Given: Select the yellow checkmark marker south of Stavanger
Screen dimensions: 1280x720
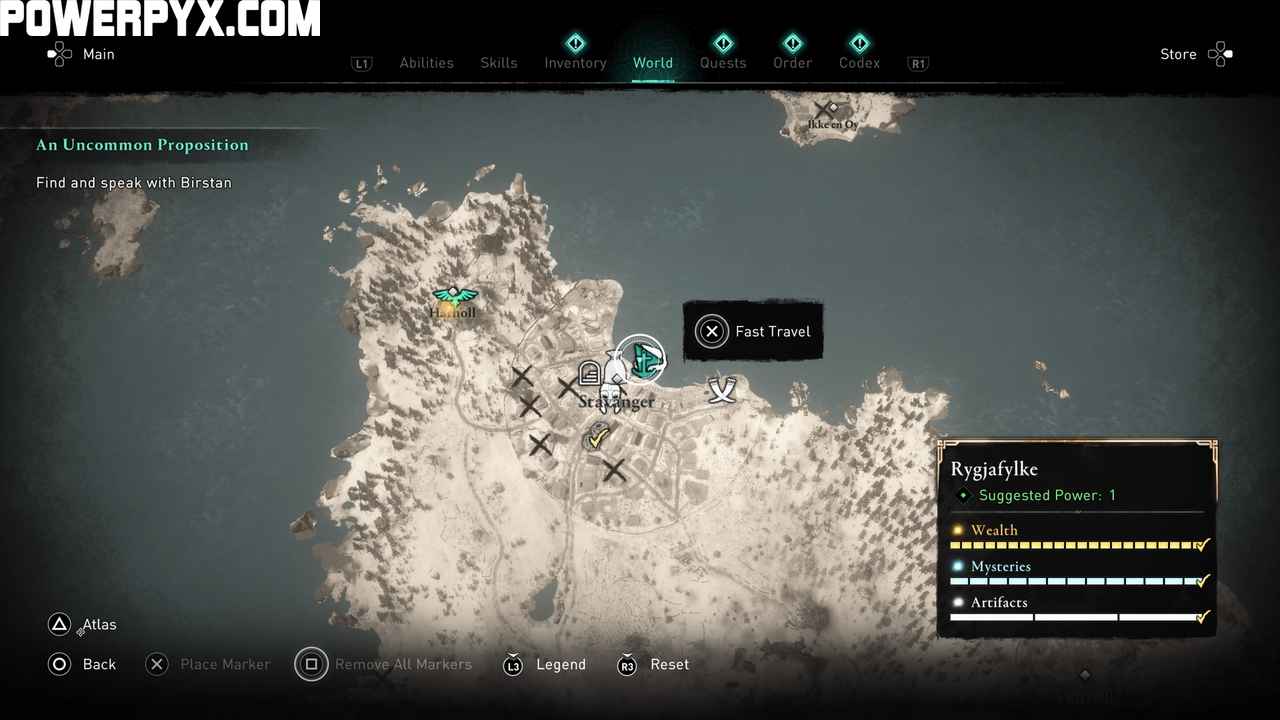Looking at the screenshot, I should pos(598,437).
